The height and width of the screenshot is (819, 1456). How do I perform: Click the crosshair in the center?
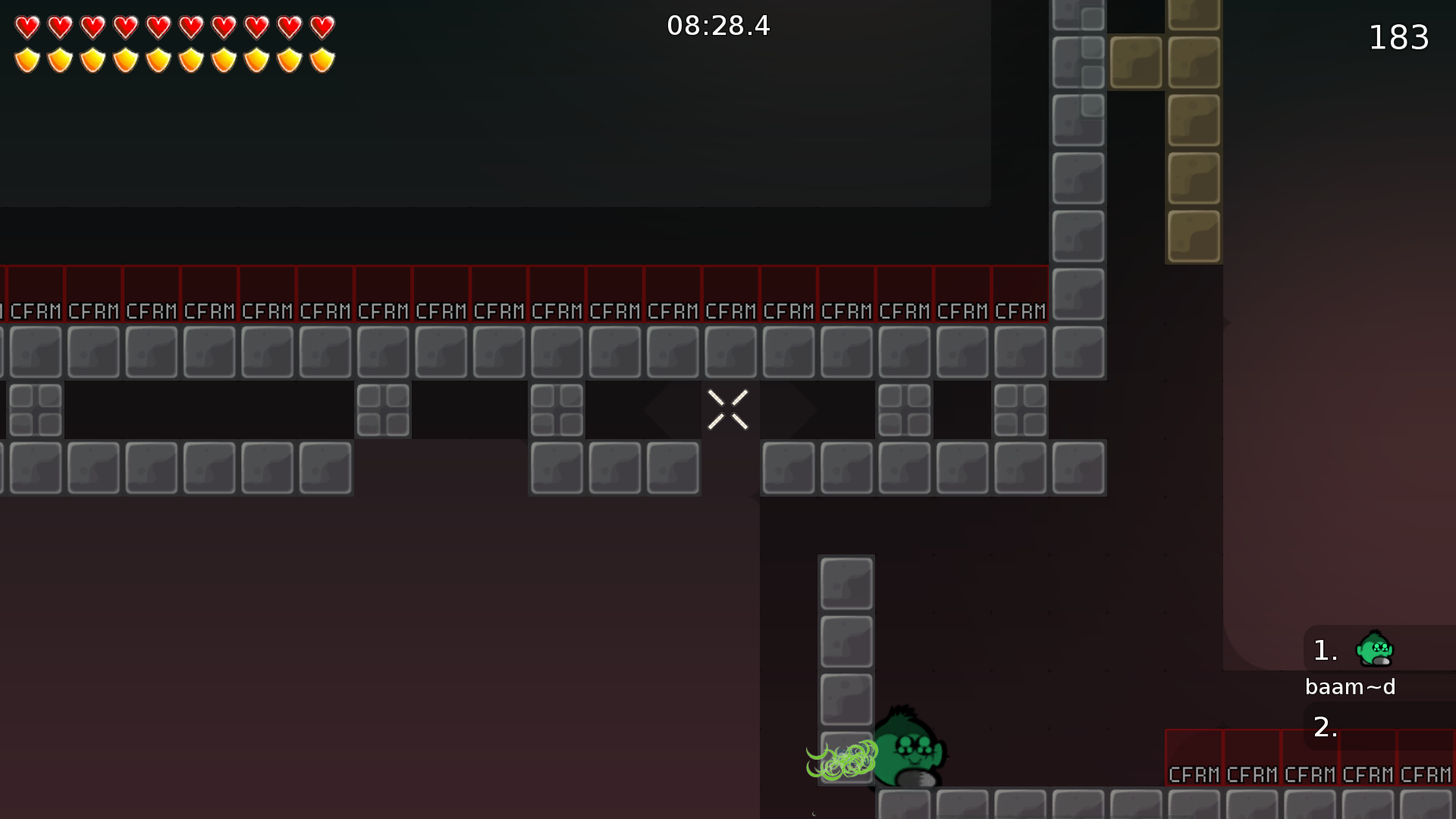pyautogui.click(x=728, y=409)
